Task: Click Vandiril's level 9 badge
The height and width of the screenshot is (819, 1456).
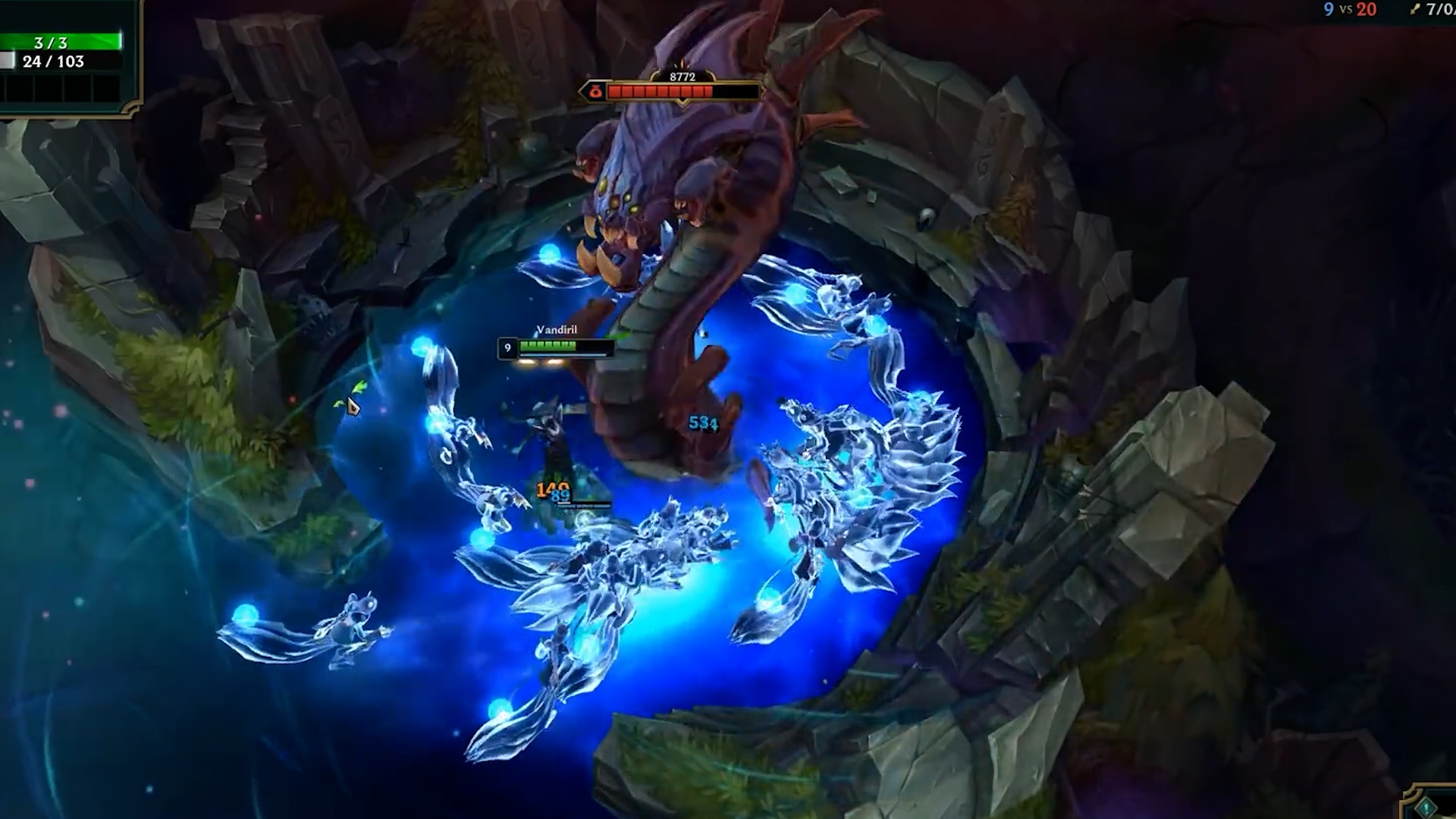Action: [x=507, y=347]
